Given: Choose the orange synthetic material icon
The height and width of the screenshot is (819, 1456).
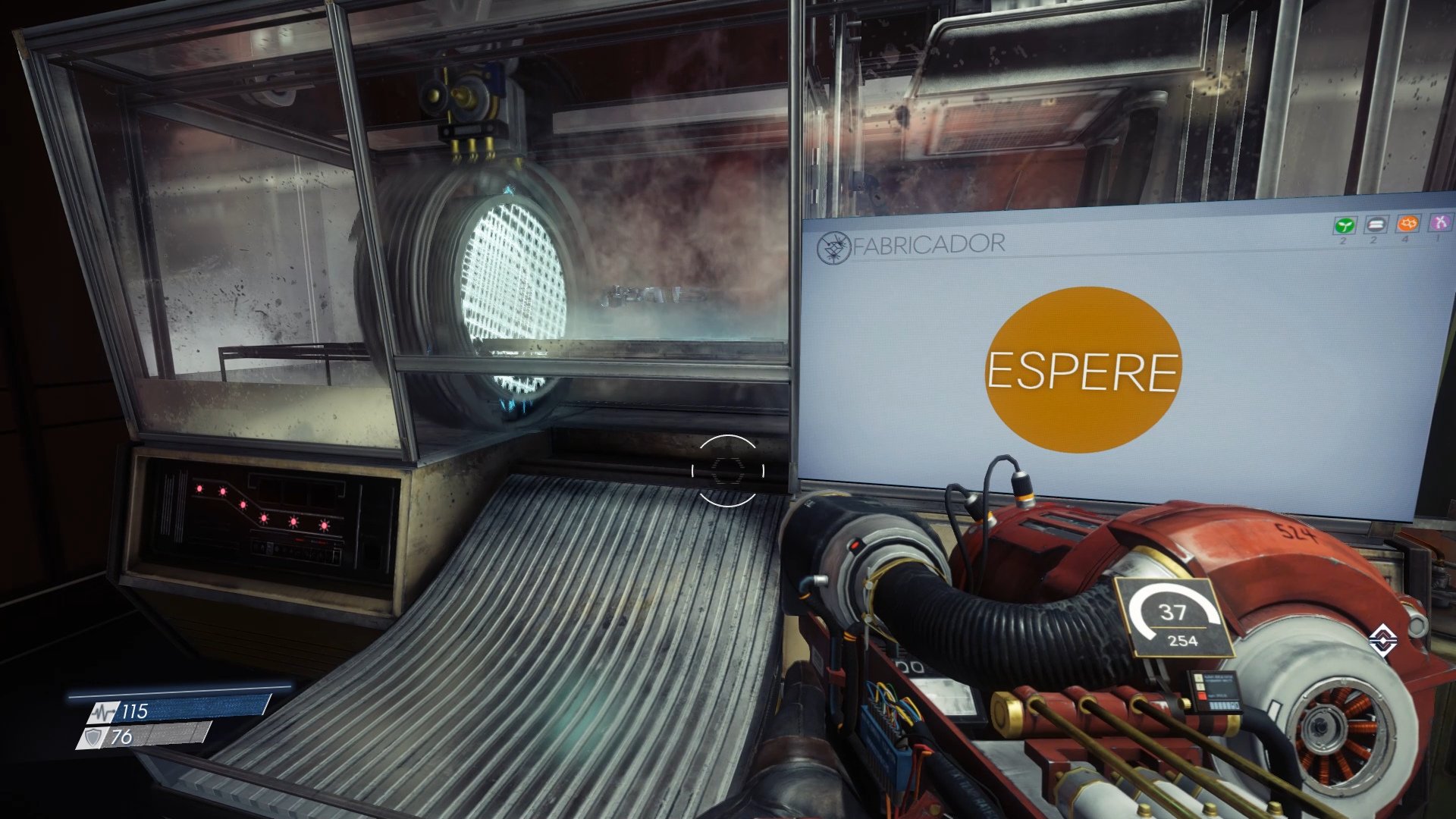Looking at the screenshot, I should [x=1408, y=224].
